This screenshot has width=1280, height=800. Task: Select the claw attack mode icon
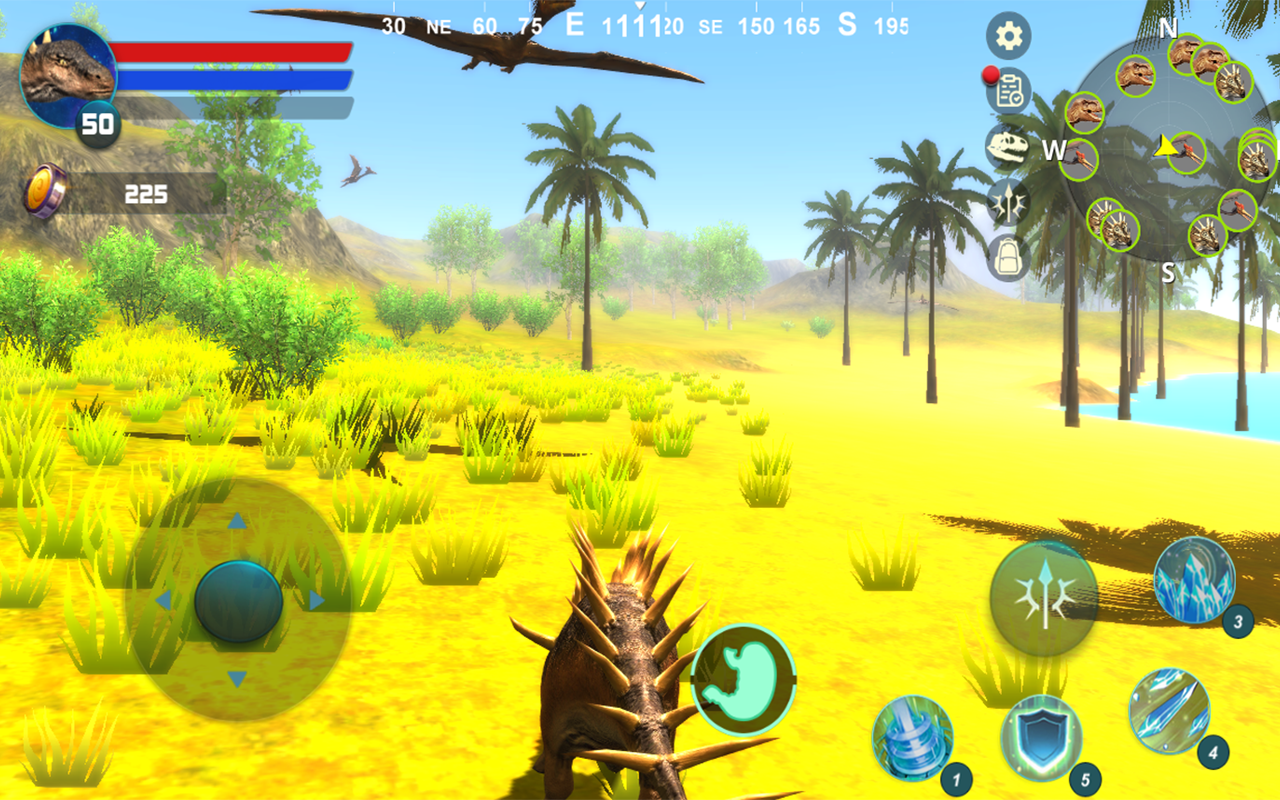(1008, 201)
